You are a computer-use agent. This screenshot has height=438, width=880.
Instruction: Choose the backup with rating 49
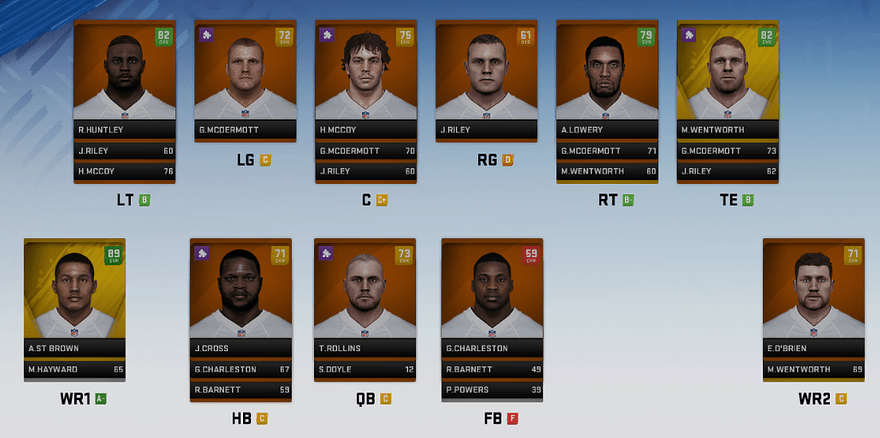tap(491, 370)
